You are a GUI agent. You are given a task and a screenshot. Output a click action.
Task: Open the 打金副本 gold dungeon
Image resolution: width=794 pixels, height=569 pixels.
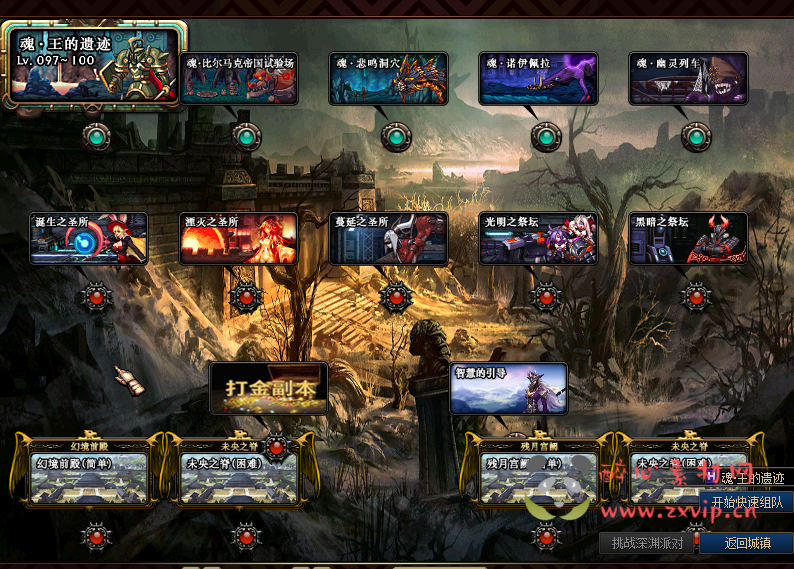click(268, 389)
